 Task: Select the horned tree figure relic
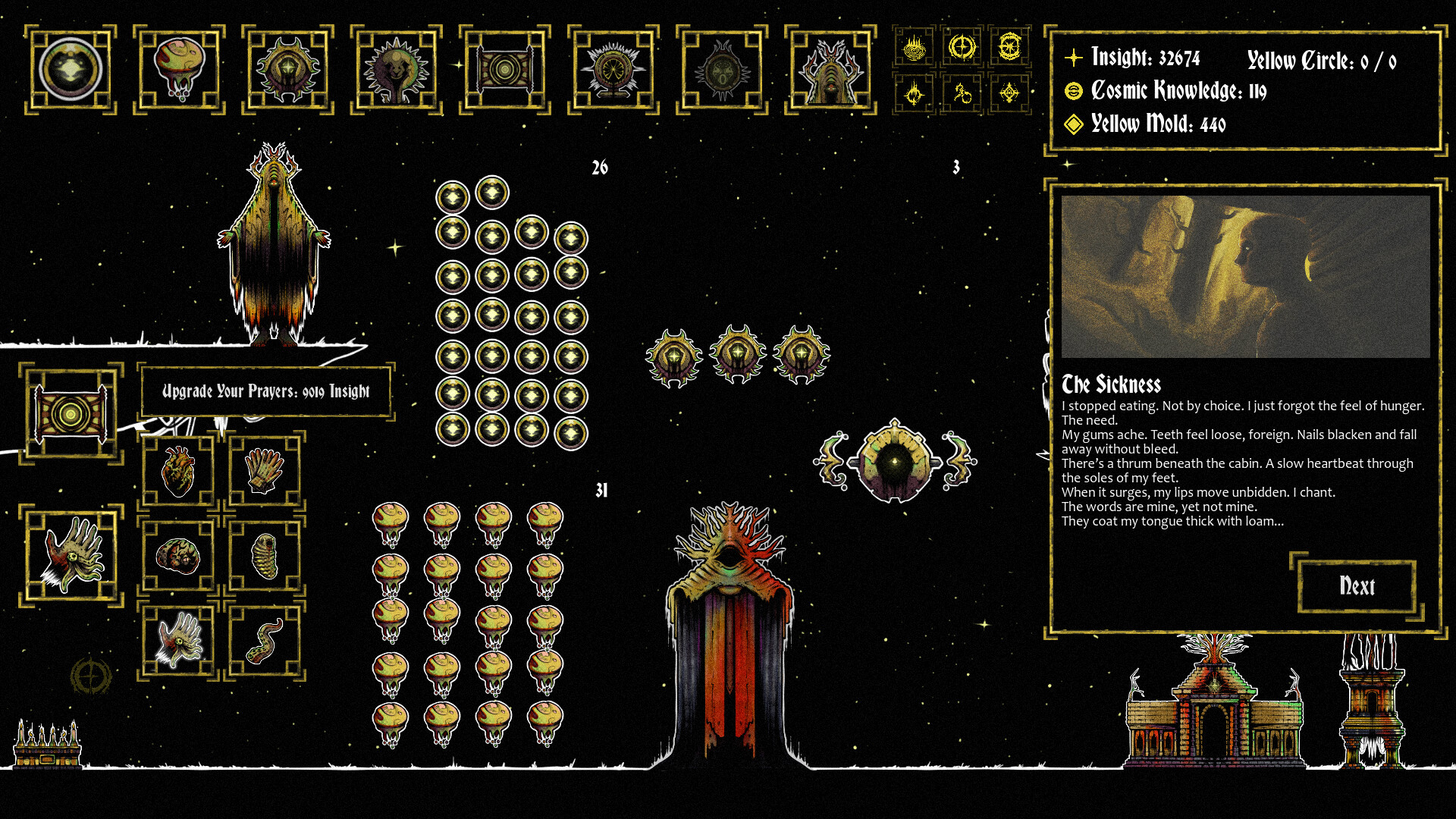[831, 71]
